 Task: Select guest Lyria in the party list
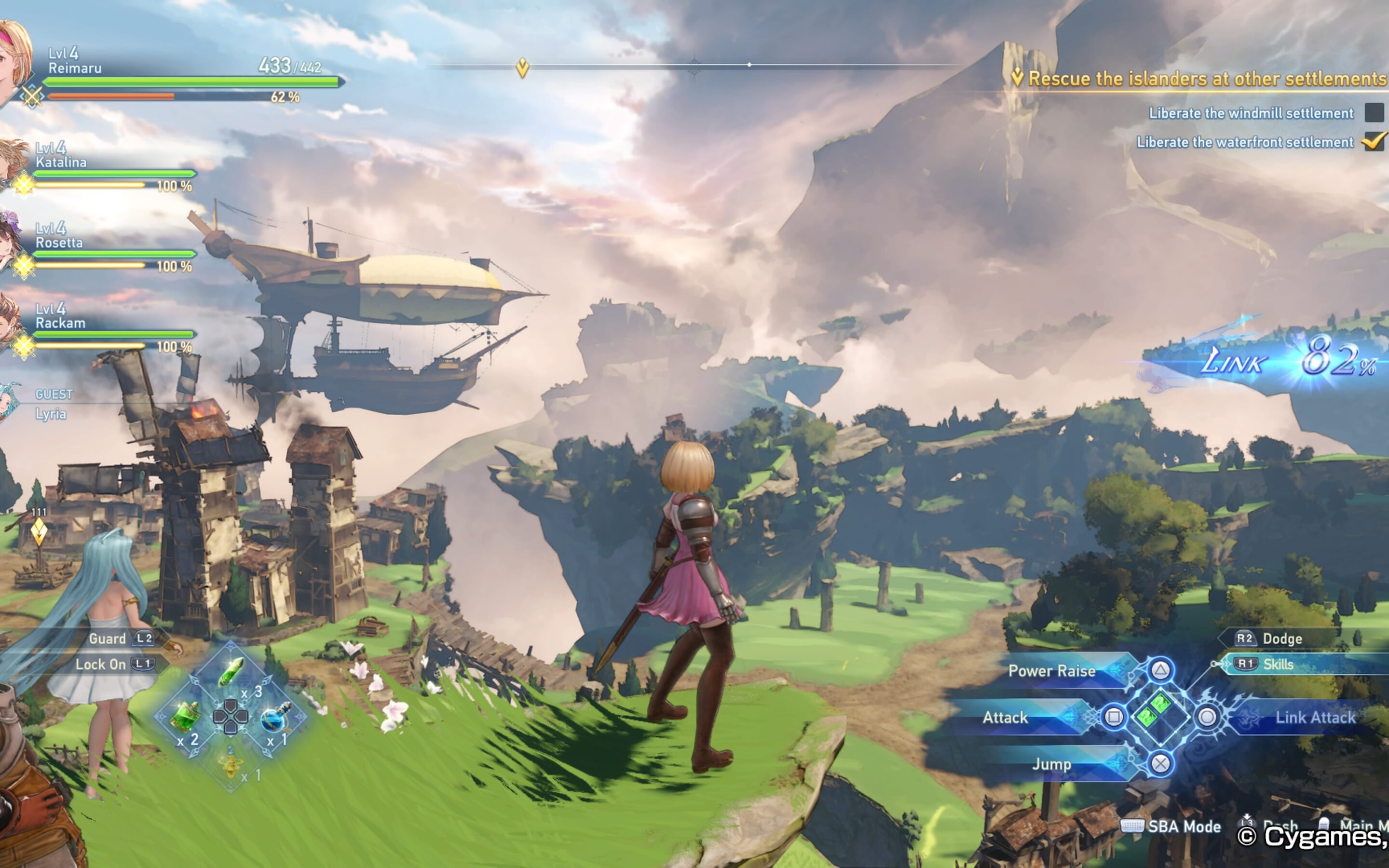coord(51,414)
